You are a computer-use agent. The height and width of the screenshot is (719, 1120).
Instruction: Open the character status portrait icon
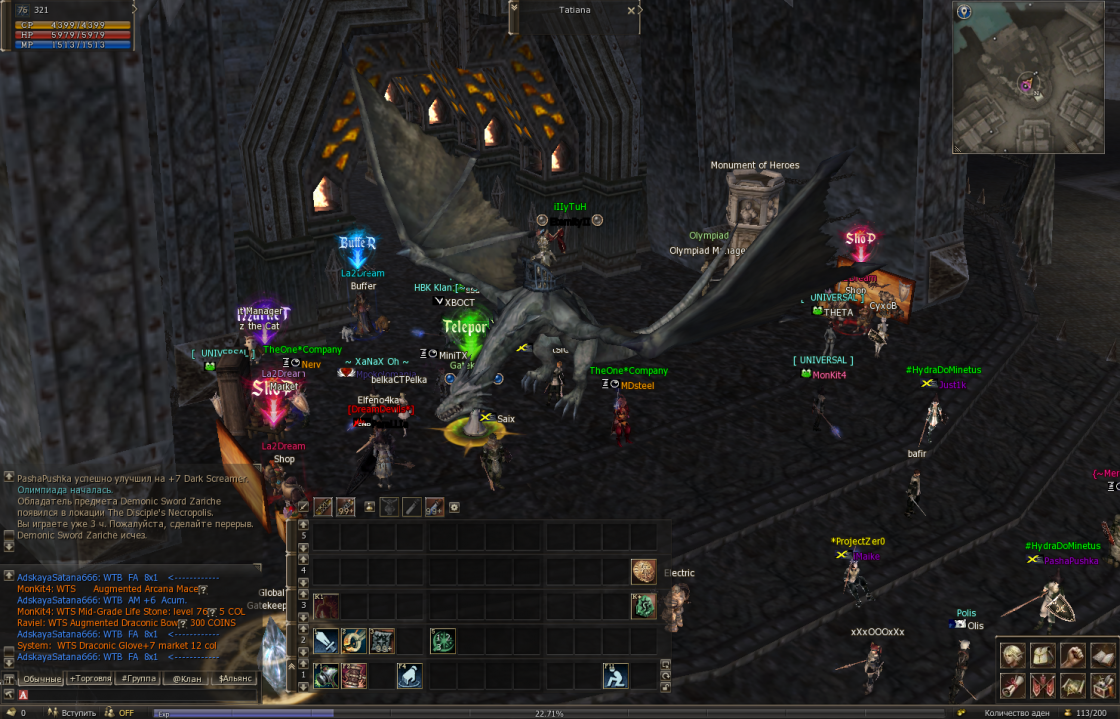pos(1013,656)
